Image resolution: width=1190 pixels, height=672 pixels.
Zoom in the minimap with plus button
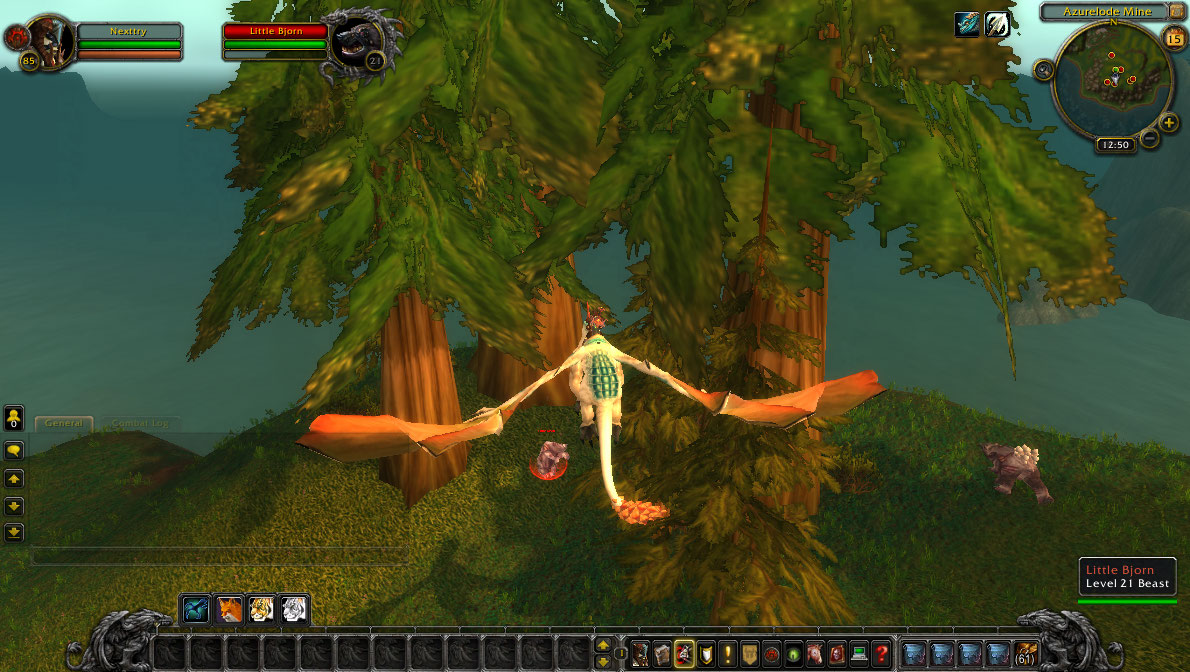click(x=1169, y=123)
